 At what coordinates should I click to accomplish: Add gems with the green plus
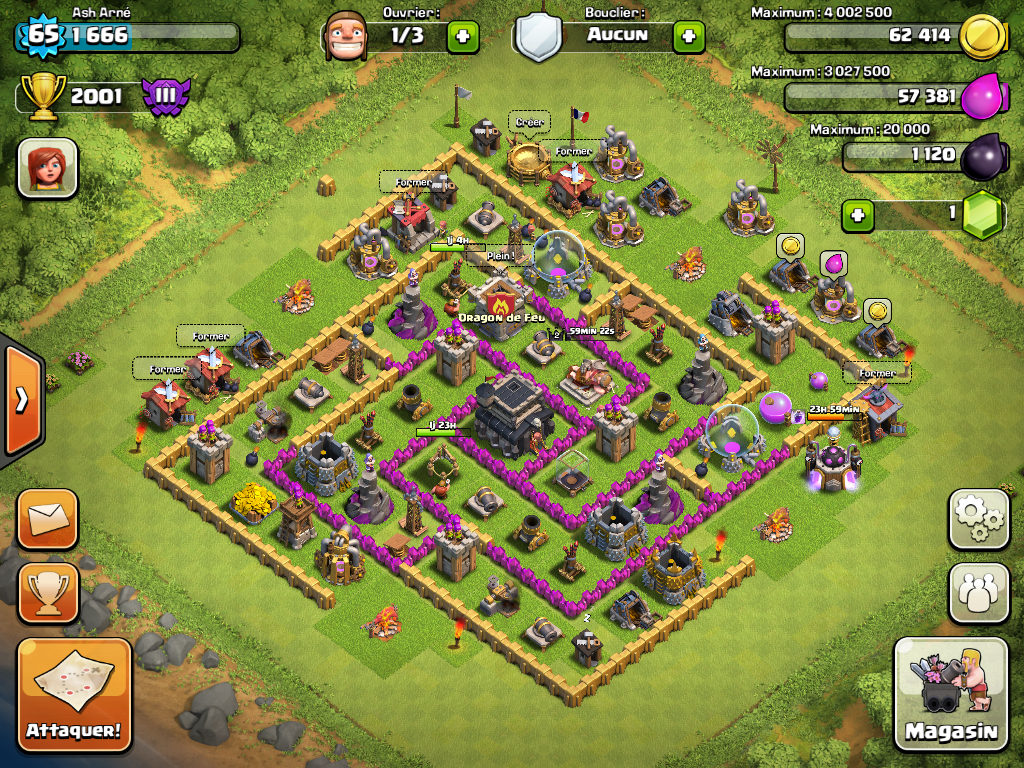click(x=857, y=214)
